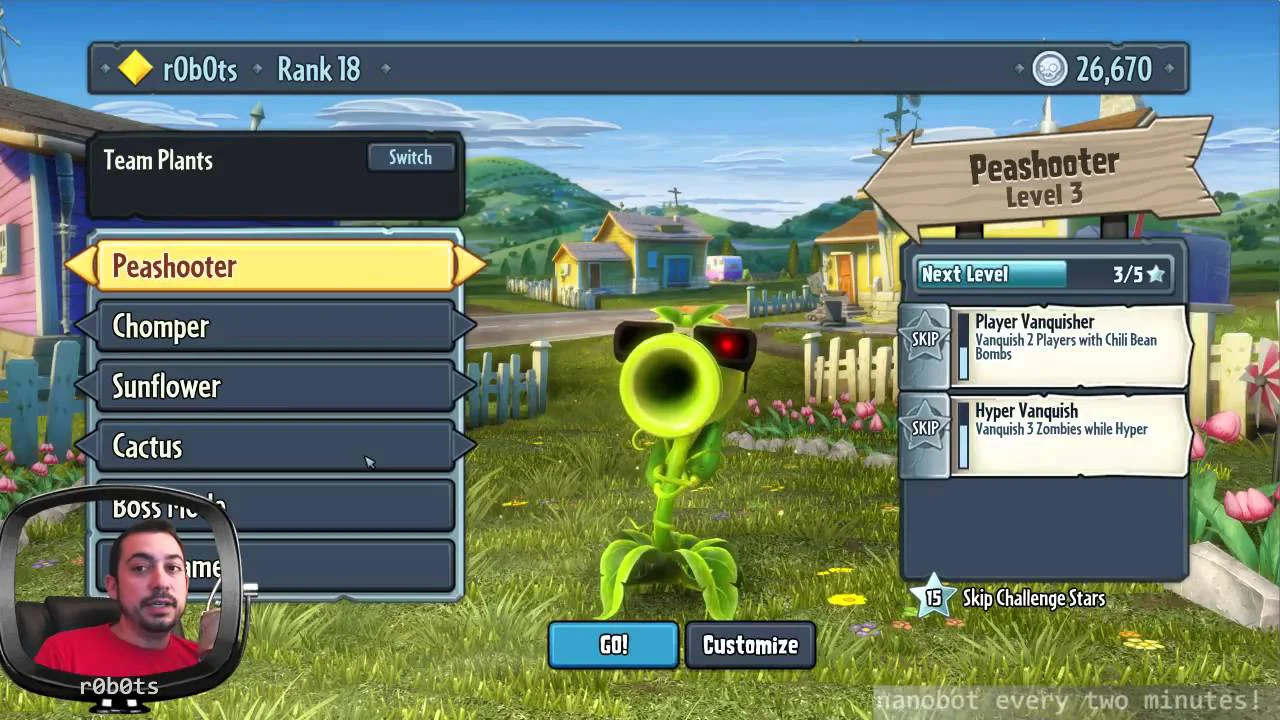Select the Cactus character
This screenshot has height=720, width=1280.
click(x=275, y=446)
